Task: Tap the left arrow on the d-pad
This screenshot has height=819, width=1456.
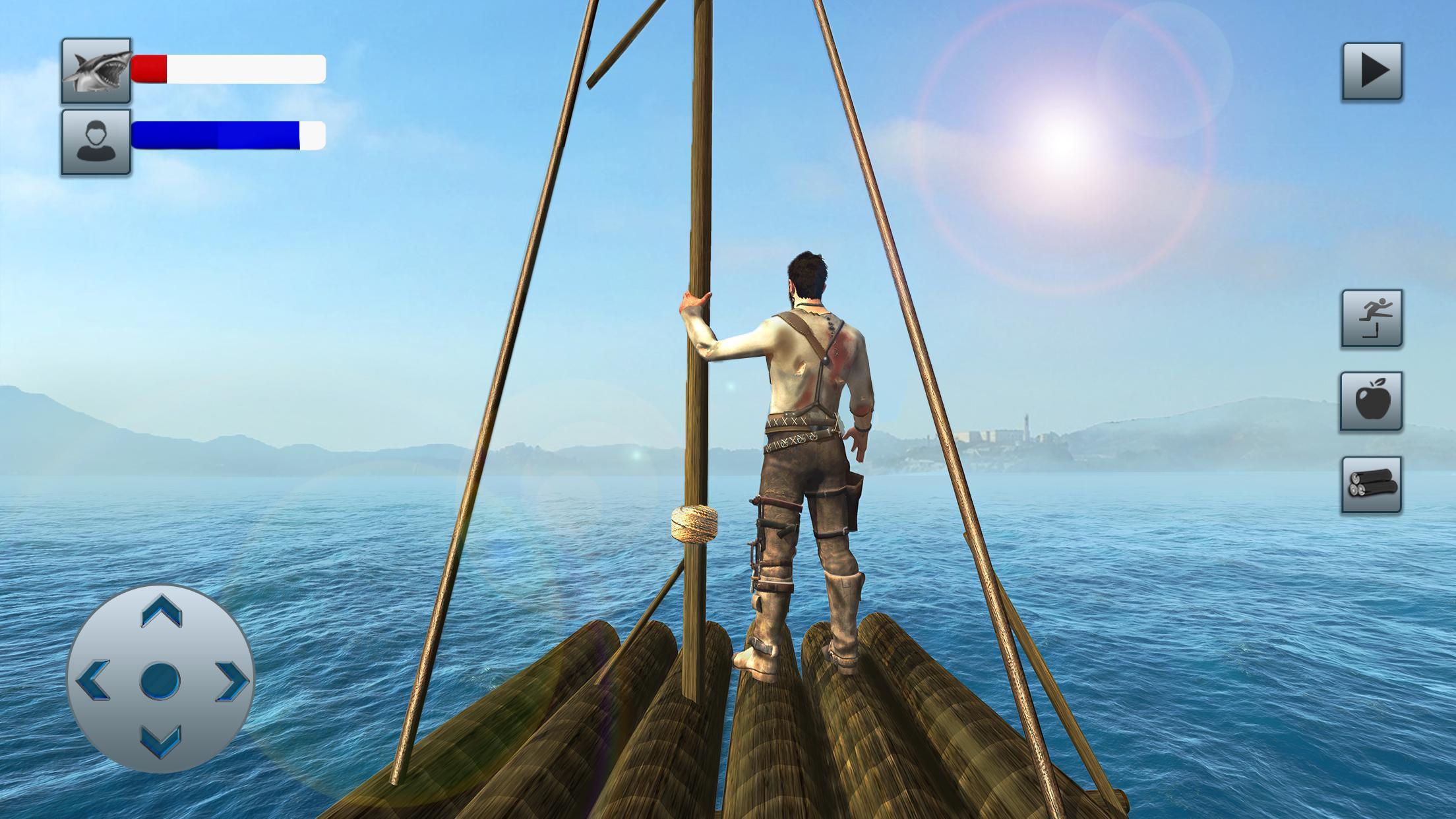Action: pyautogui.click(x=94, y=680)
